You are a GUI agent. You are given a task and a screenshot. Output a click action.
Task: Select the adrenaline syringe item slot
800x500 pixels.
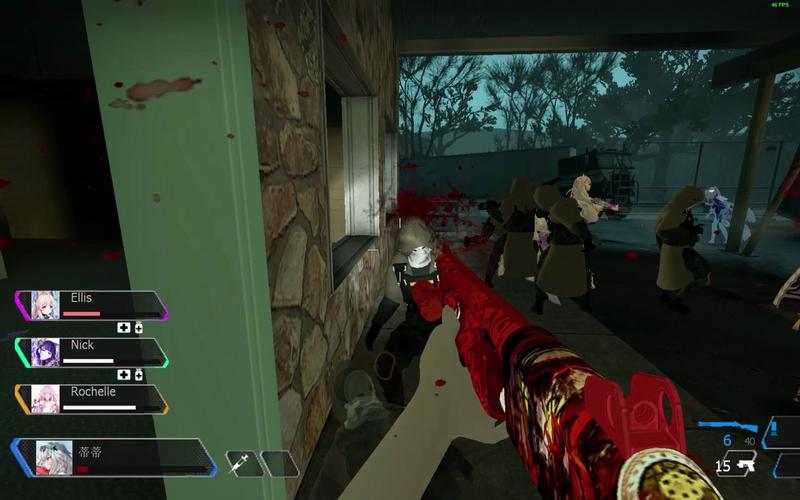tap(240, 462)
